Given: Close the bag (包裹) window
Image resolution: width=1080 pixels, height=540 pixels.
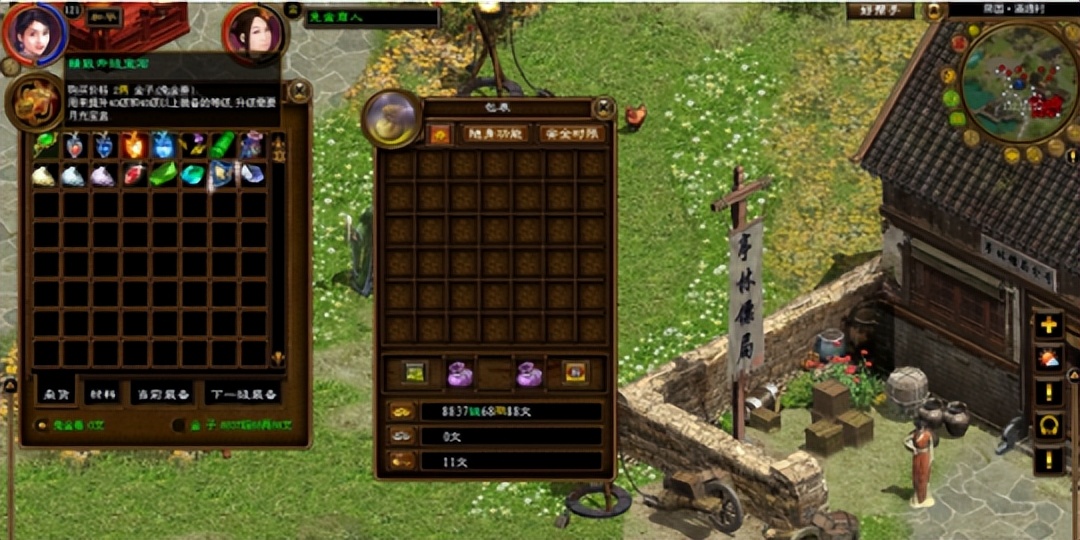Looking at the screenshot, I should (603, 107).
